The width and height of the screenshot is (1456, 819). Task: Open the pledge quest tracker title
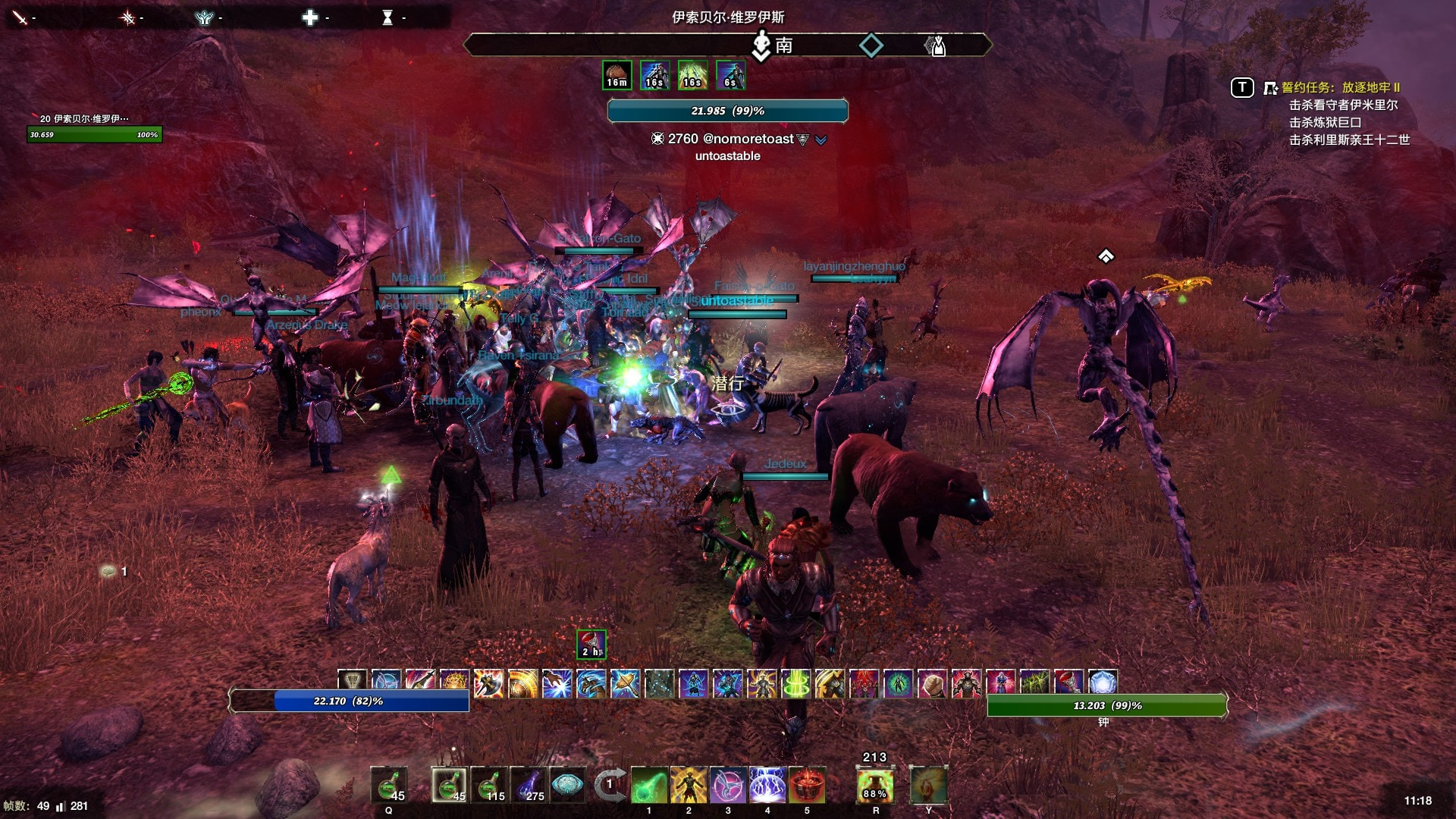1340,87
